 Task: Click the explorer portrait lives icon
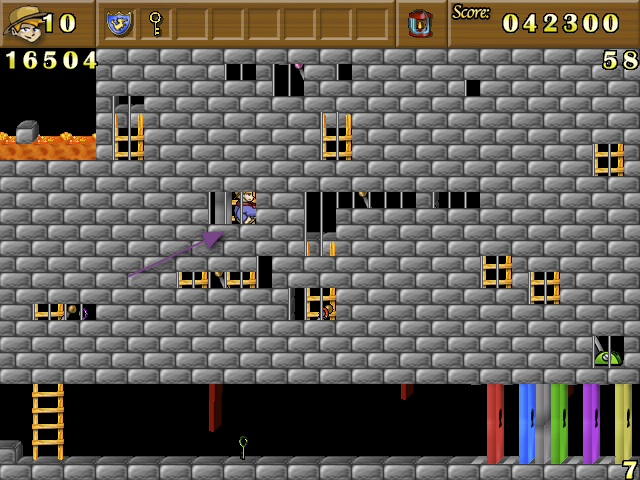coord(22,22)
